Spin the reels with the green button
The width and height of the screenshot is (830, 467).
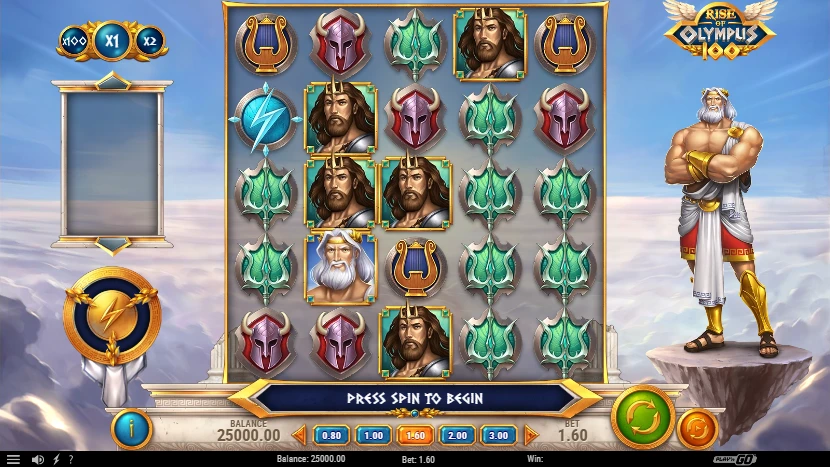(642, 417)
